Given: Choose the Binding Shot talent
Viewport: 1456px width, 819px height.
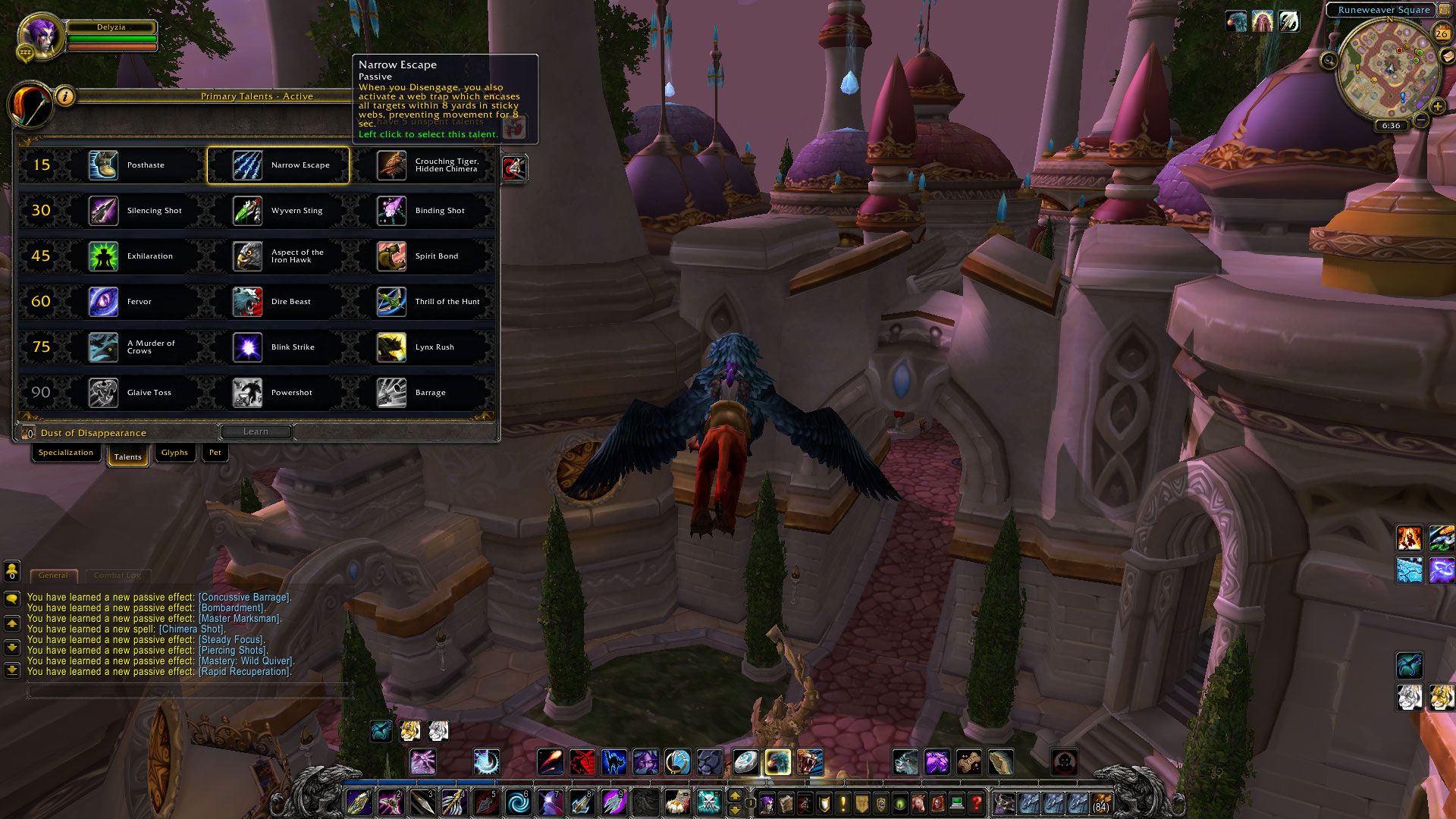Looking at the screenshot, I should (x=422, y=211).
